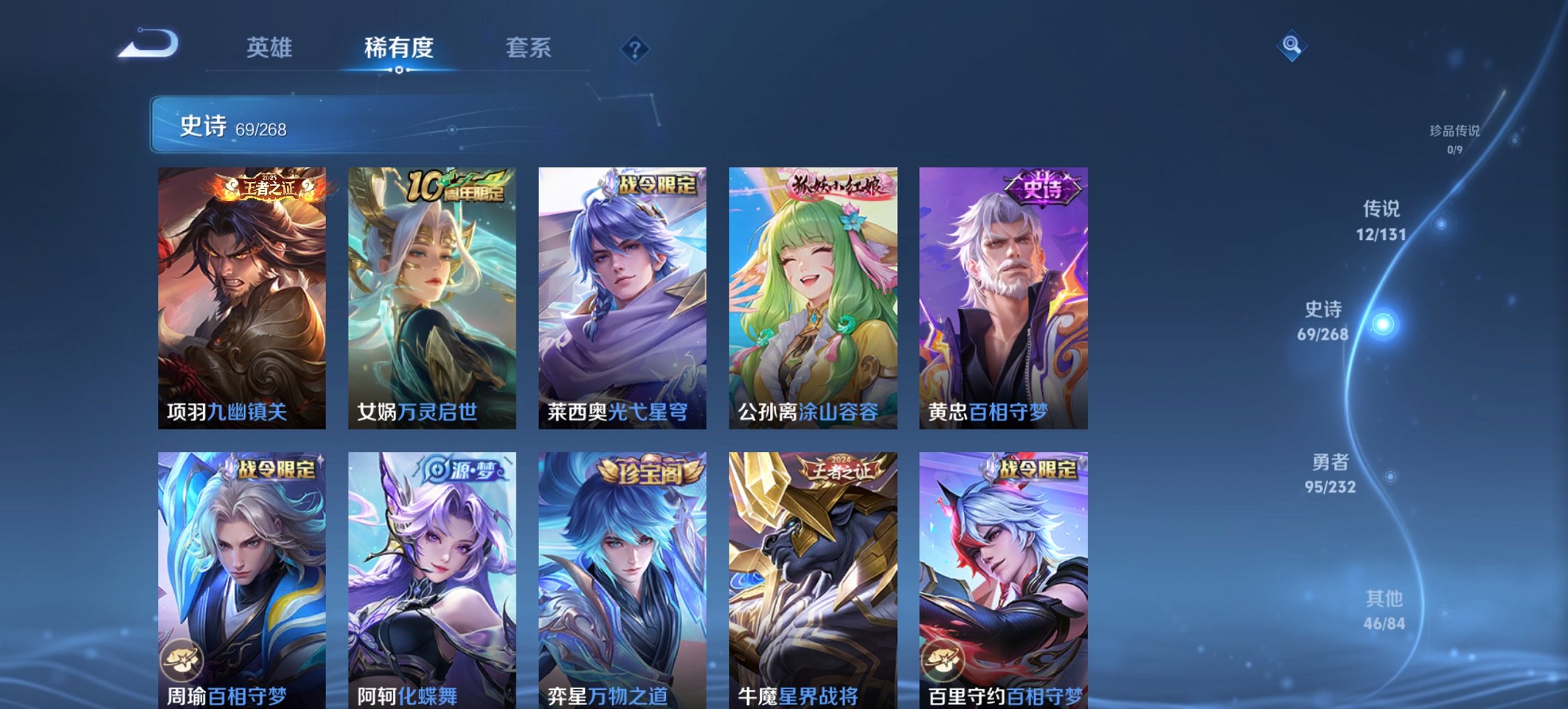Switch to the 套系 tab

click(529, 48)
